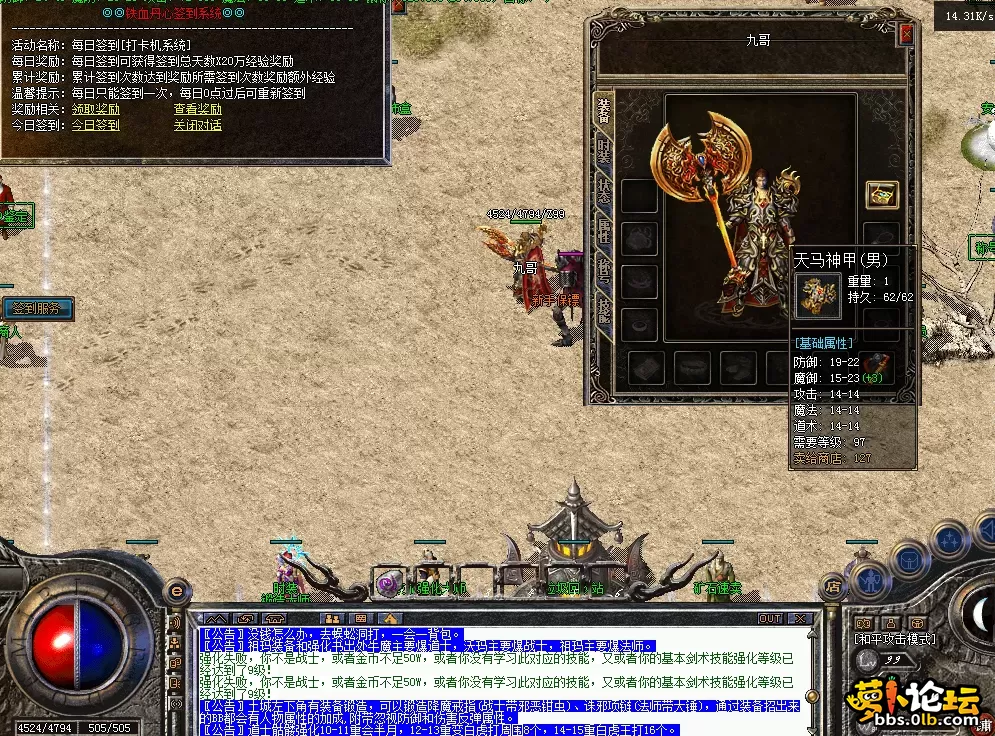Sign in today via 今日签到 link
The image size is (995, 736).
click(x=95, y=125)
